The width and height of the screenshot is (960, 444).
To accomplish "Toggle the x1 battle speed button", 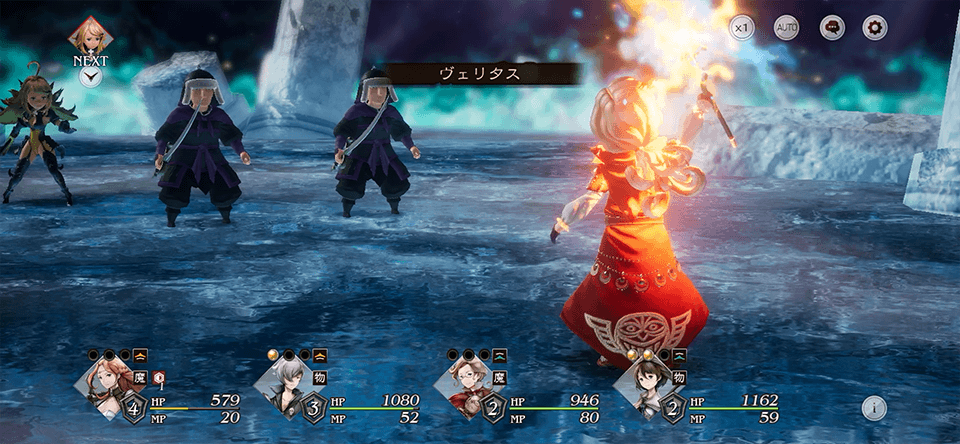I will coord(741,28).
